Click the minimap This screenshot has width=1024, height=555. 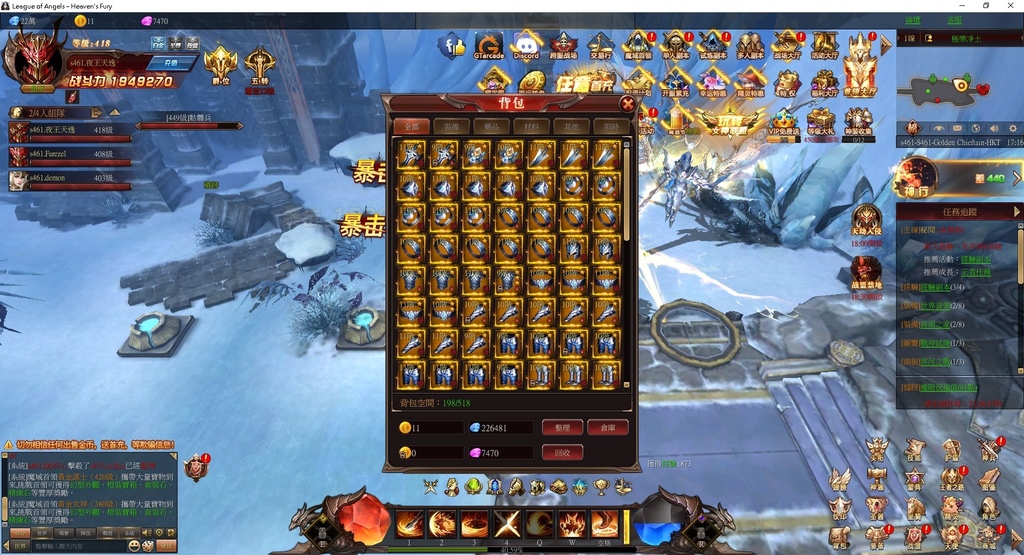click(948, 88)
